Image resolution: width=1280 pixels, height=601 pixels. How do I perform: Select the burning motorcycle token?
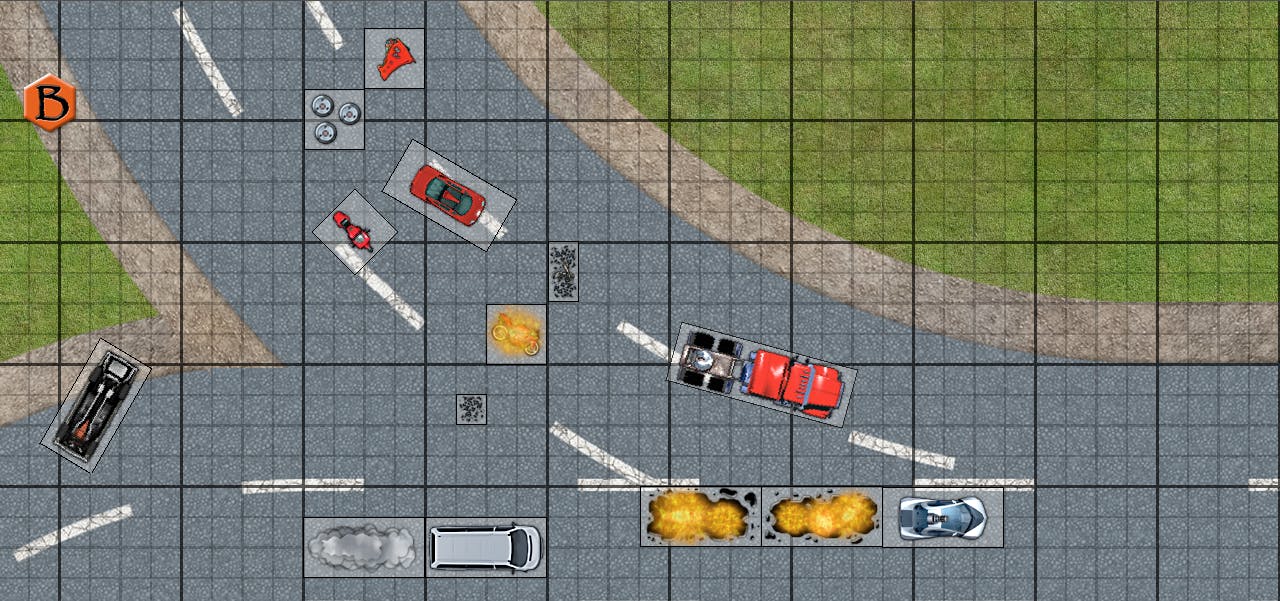click(516, 334)
